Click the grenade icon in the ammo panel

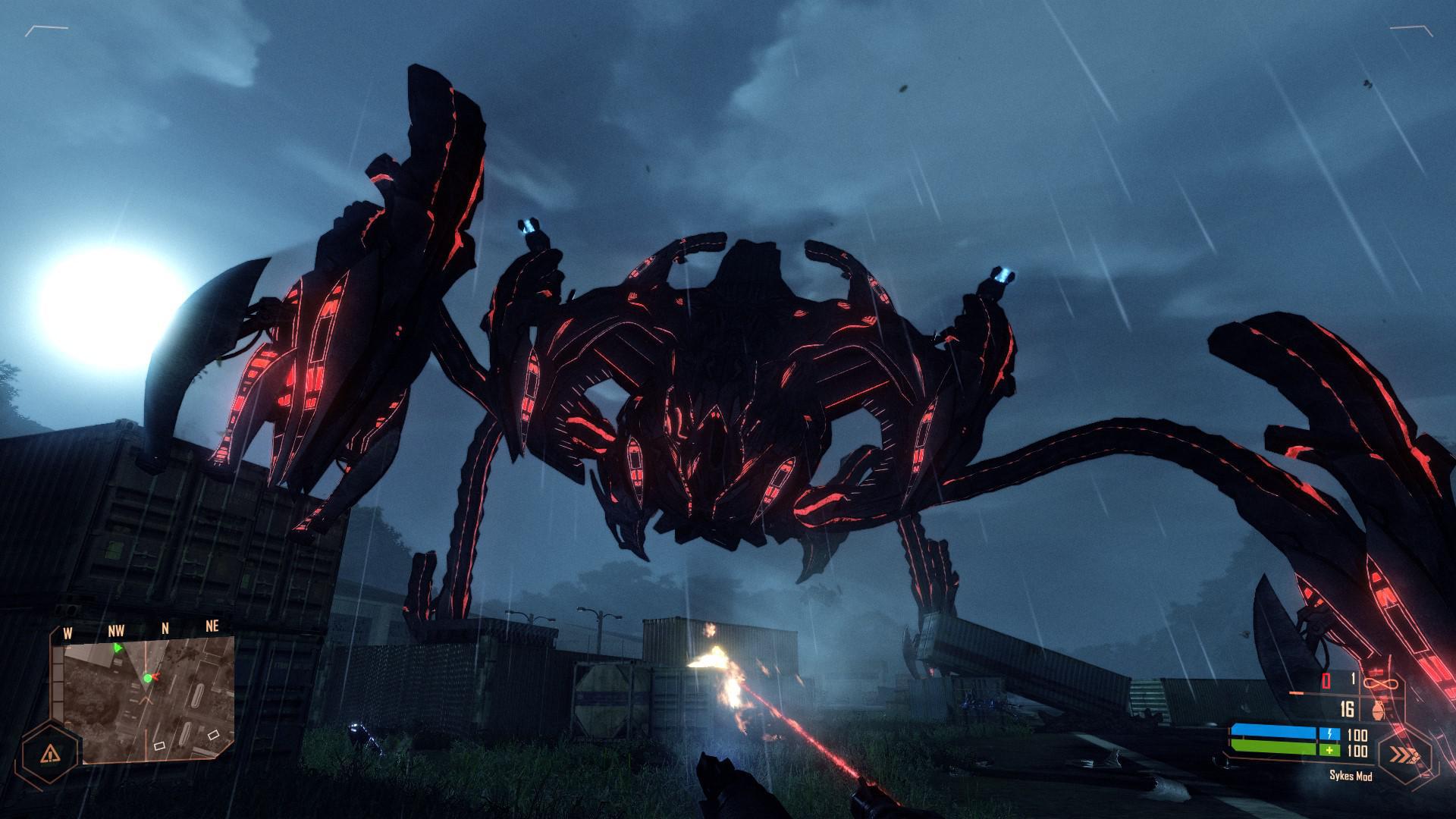[1378, 709]
